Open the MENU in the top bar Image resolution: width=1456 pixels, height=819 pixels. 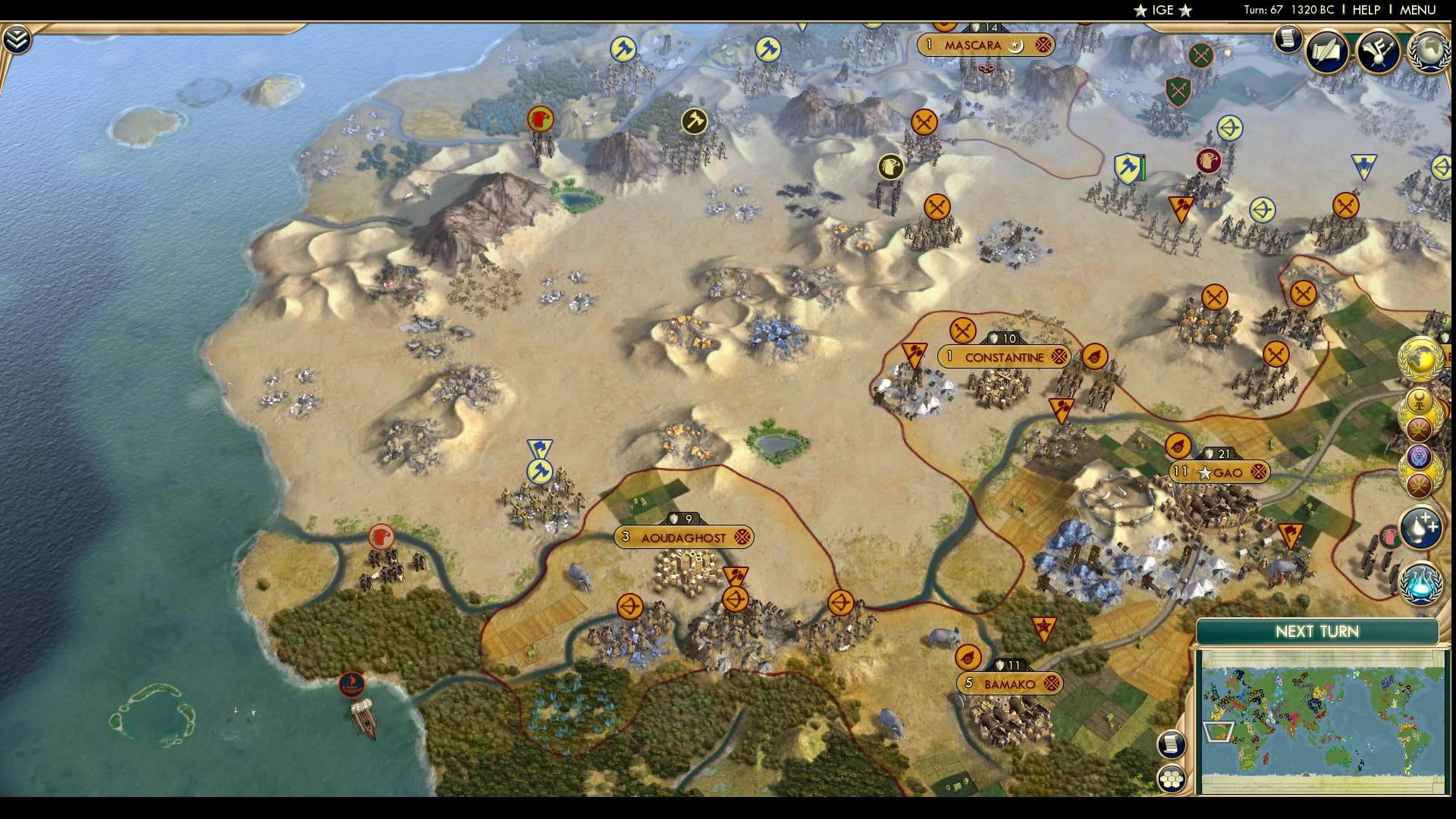[1417, 10]
